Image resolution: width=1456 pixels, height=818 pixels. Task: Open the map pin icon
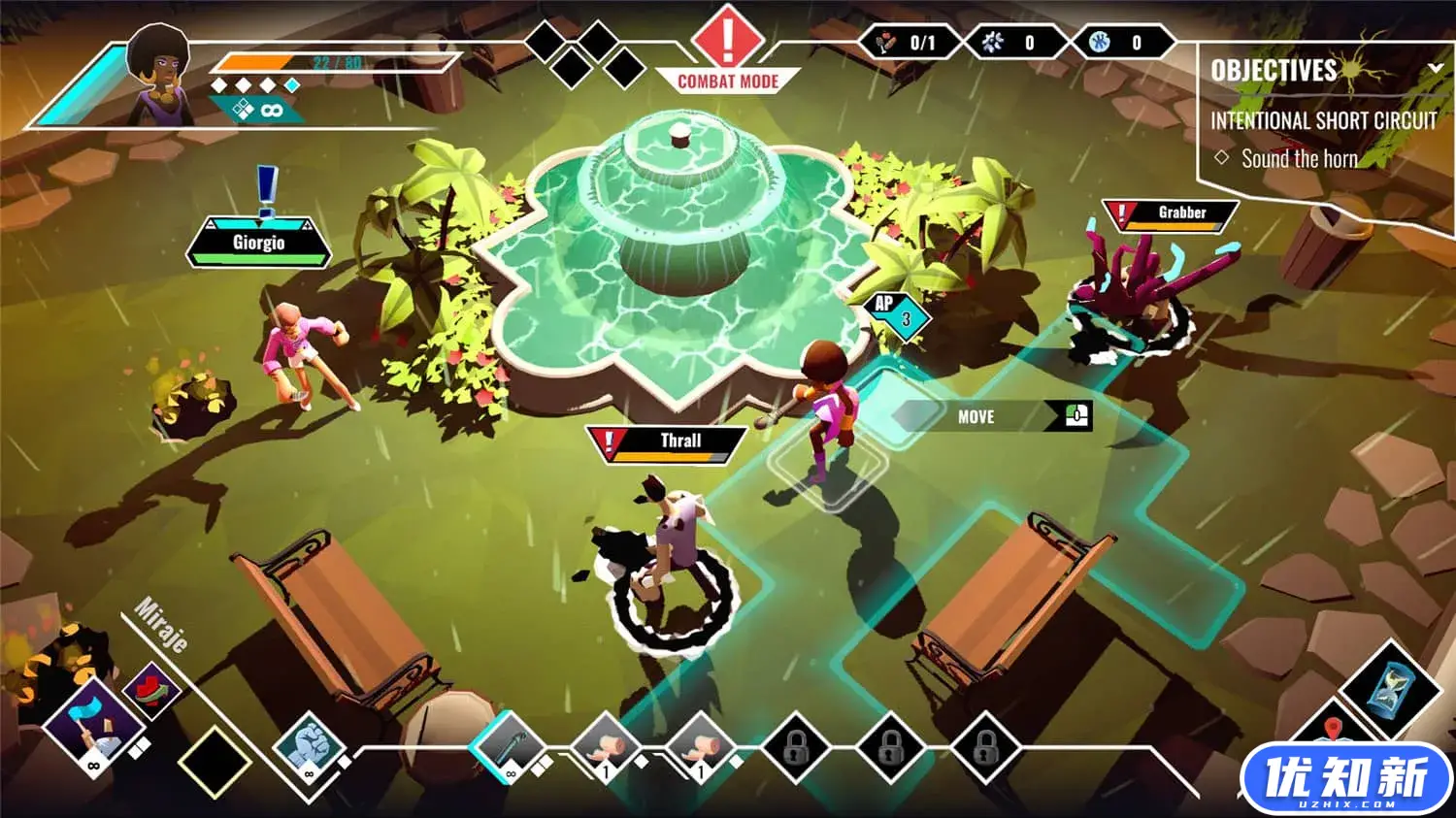1335,730
